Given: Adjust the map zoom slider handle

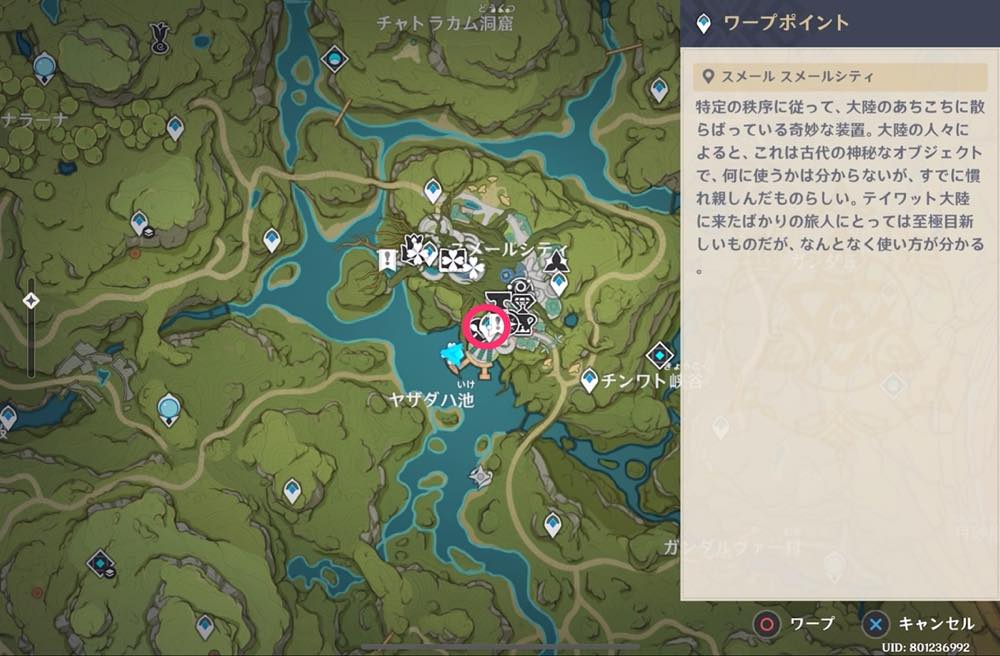Looking at the screenshot, I should tap(31, 300).
